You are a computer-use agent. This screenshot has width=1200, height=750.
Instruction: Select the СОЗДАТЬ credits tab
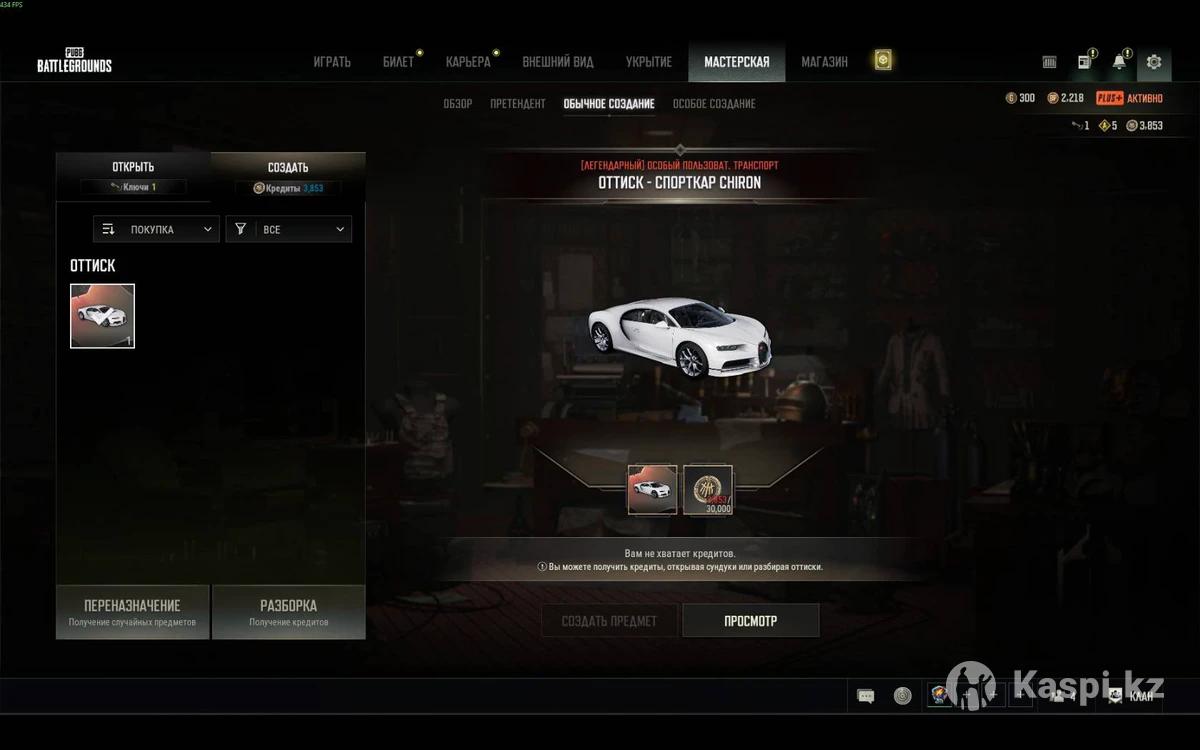point(288,174)
